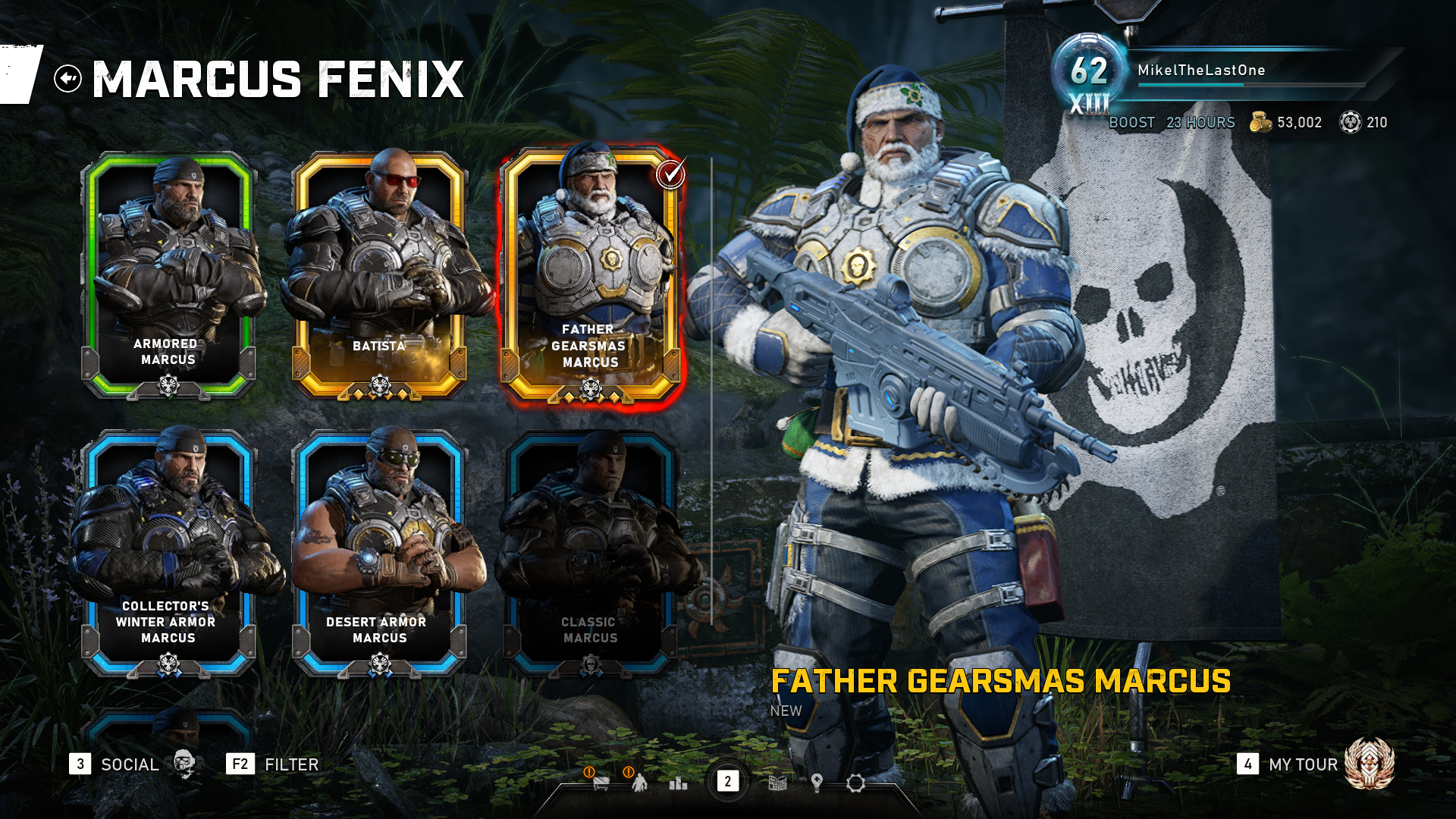Open the Social panel
The image size is (1456, 819).
click(x=130, y=764)
